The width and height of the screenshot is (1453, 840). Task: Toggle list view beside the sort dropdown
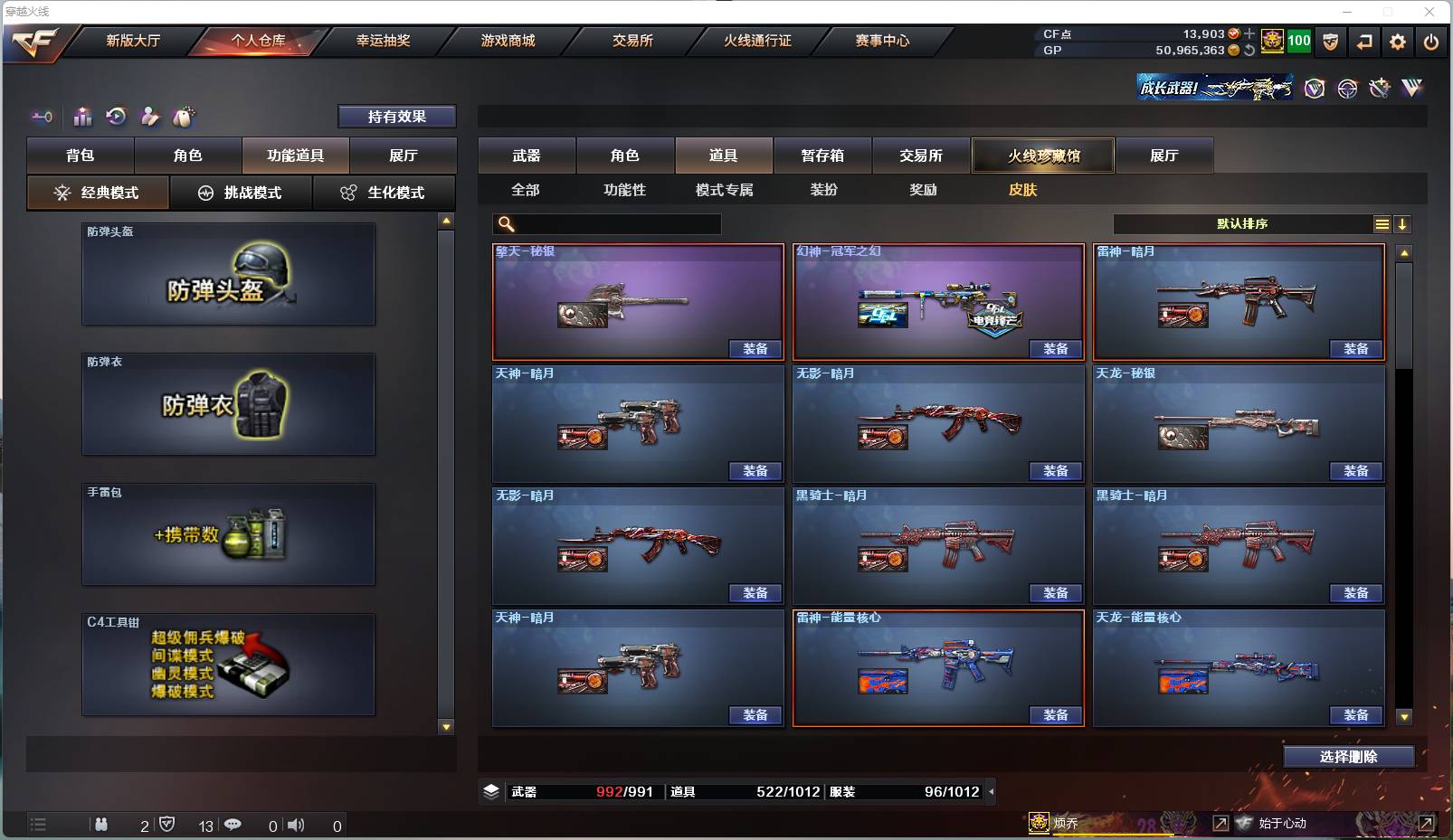[1383, 223]
